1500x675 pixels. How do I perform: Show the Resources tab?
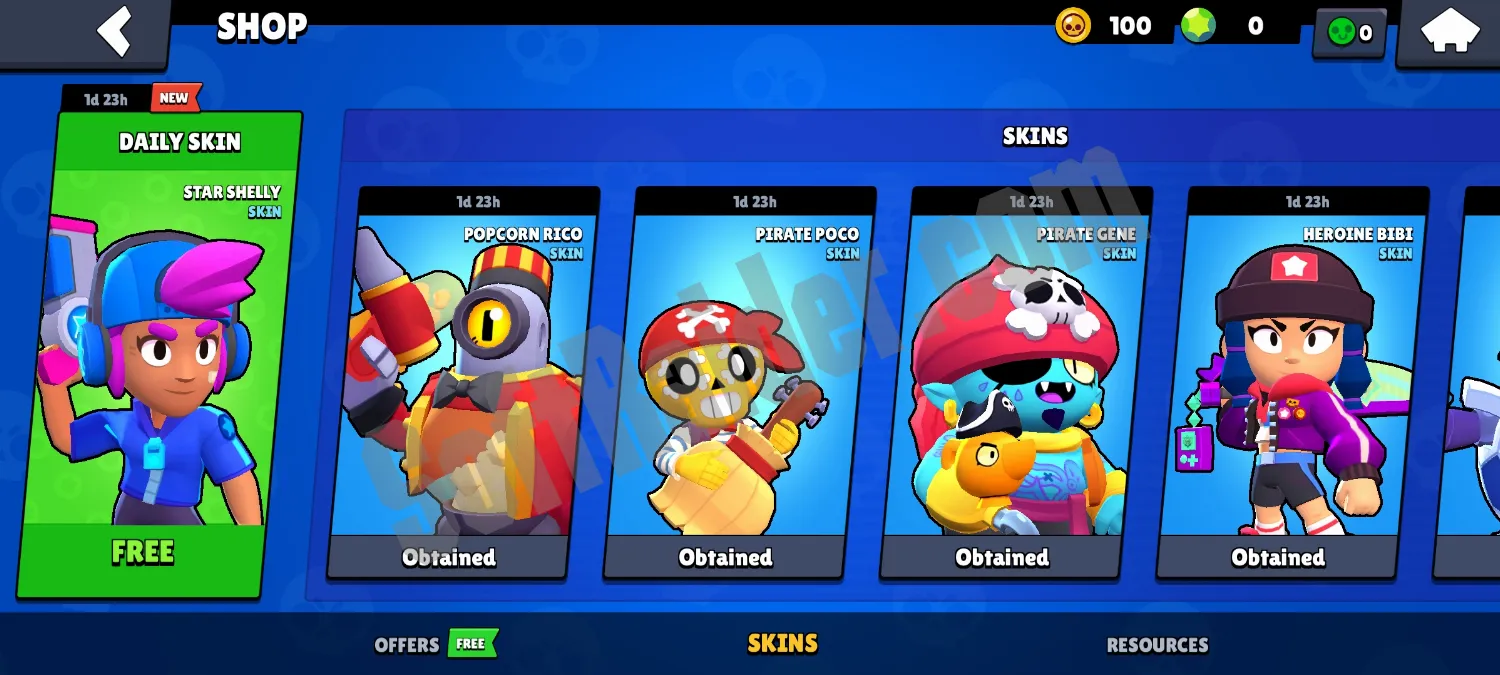[x=1157, y=645]
